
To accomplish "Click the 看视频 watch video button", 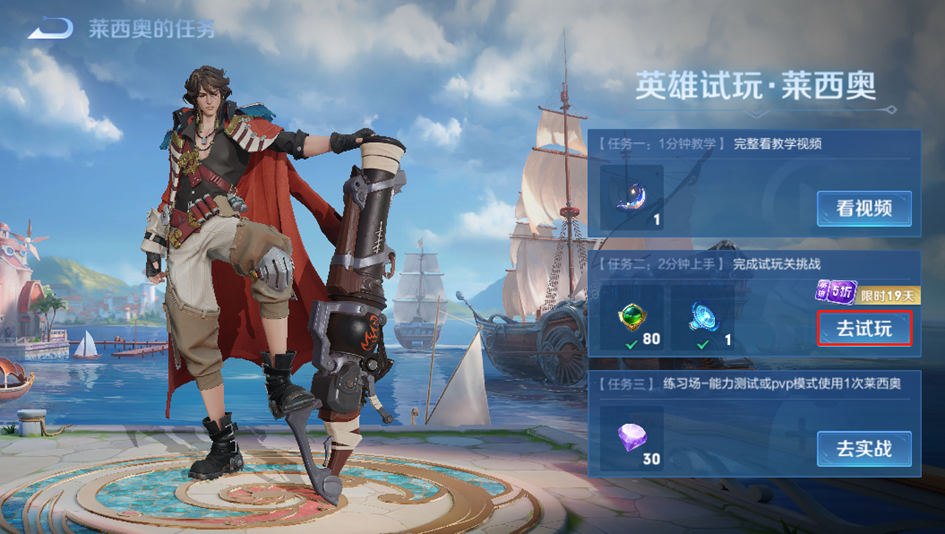I will click(864, 208).
